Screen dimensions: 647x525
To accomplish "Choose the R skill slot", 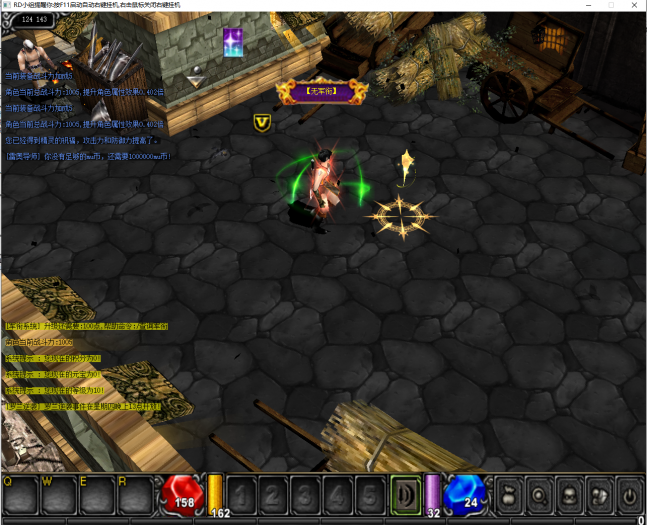I will (137, 495).
